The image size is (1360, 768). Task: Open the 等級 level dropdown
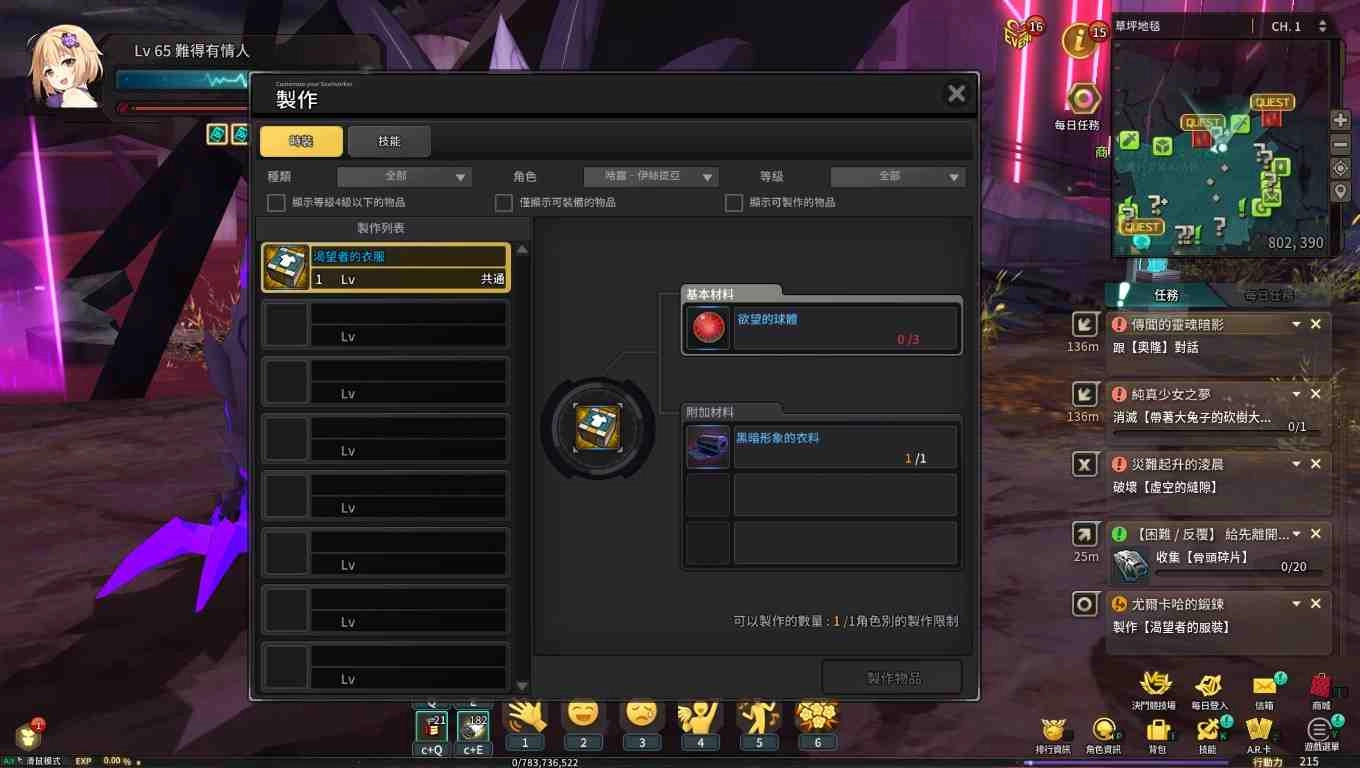[897, 175]
